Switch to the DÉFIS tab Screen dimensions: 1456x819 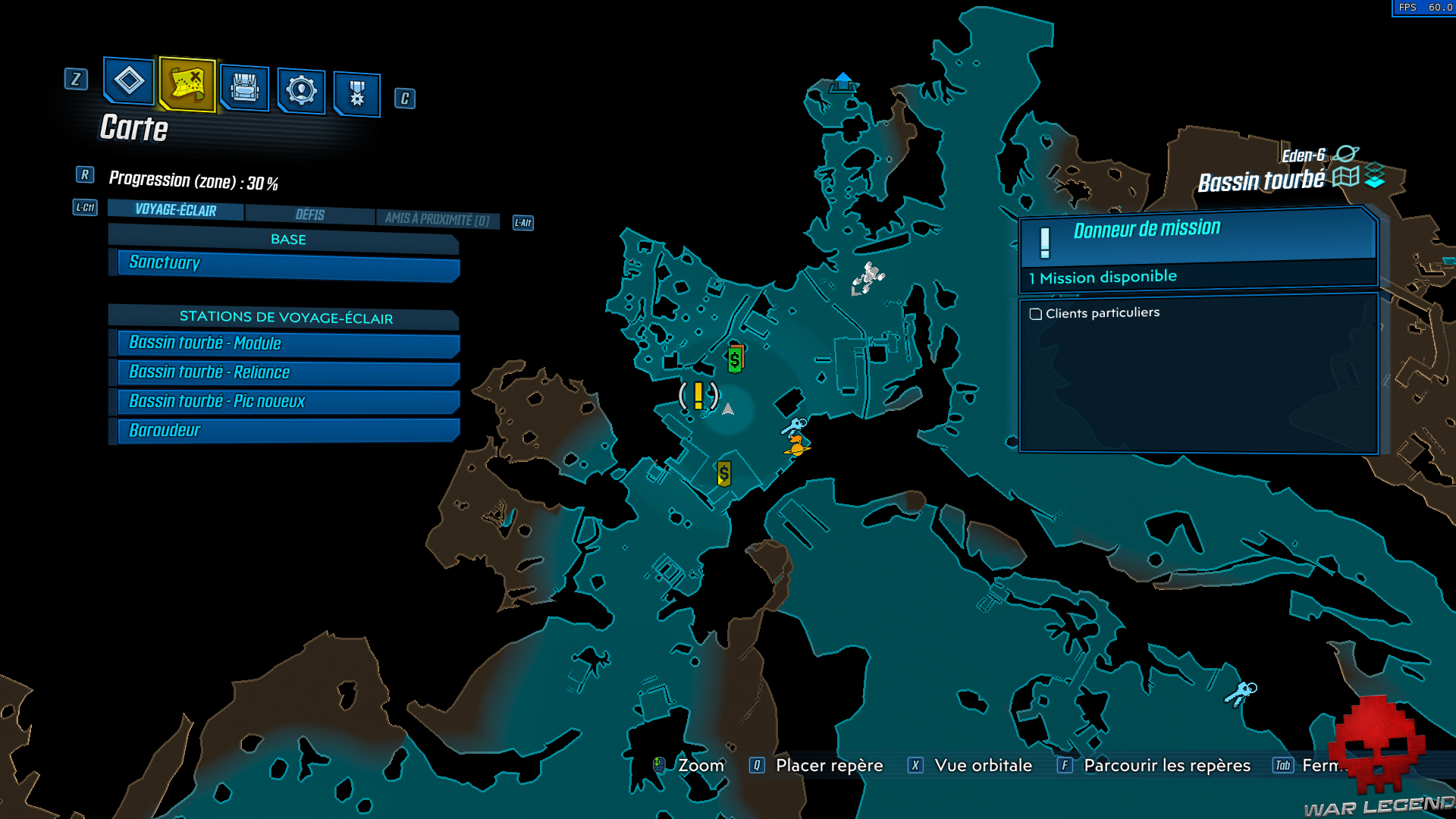tap(309, 214)
